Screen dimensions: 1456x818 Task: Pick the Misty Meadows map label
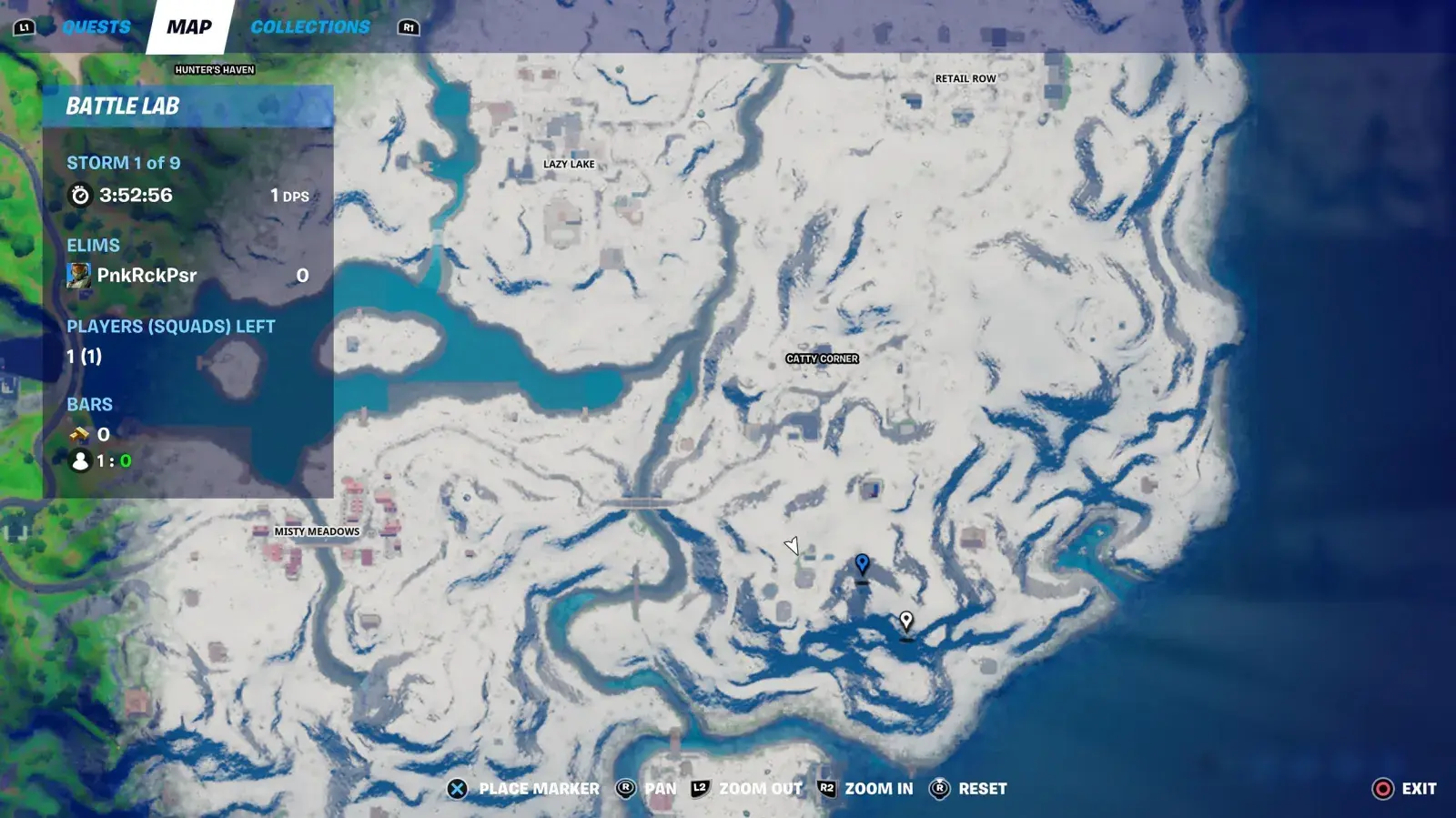tap(317, 531)
